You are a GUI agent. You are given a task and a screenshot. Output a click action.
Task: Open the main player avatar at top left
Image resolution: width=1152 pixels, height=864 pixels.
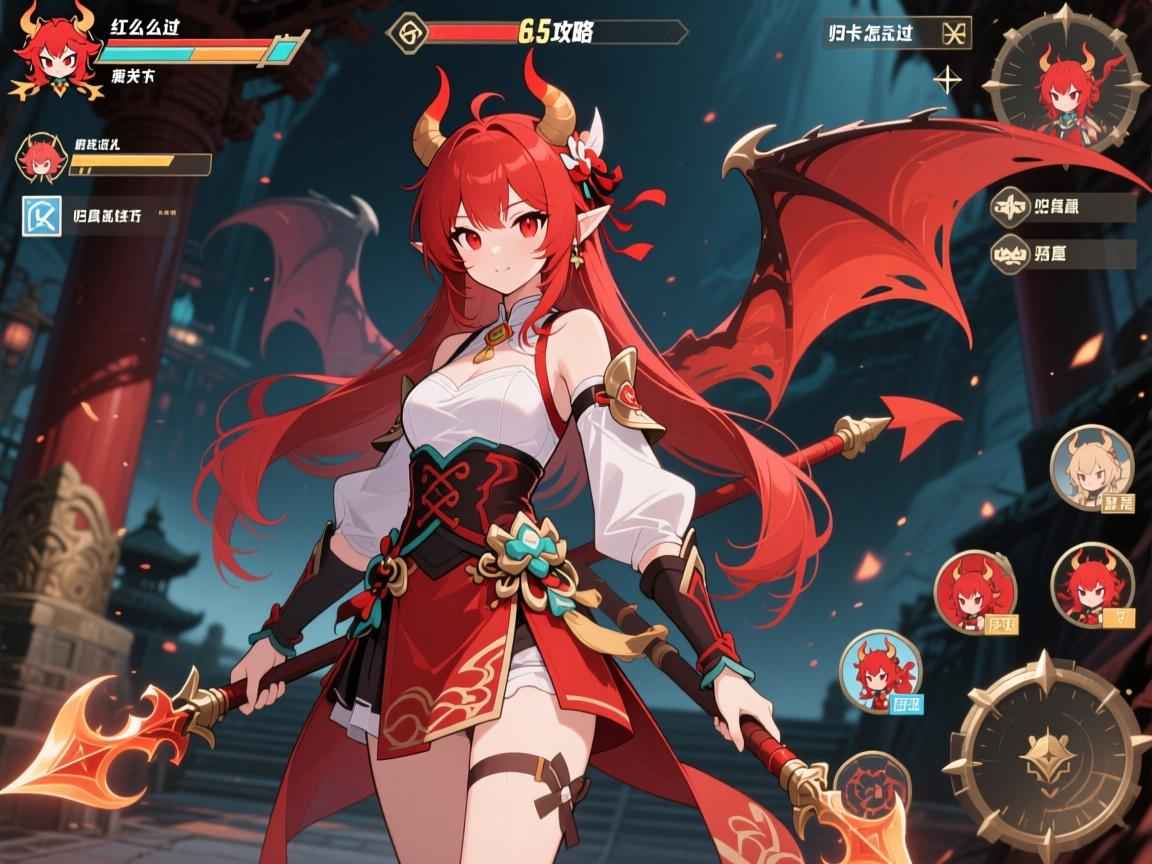pyautogui.click(x=50, y=57)
